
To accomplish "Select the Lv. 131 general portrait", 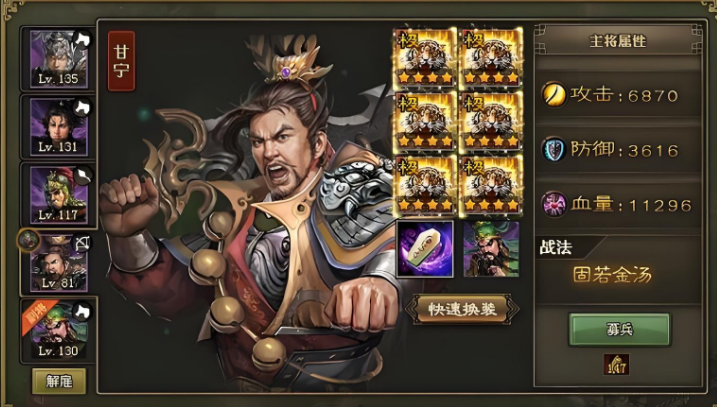I will click(59, 125).
